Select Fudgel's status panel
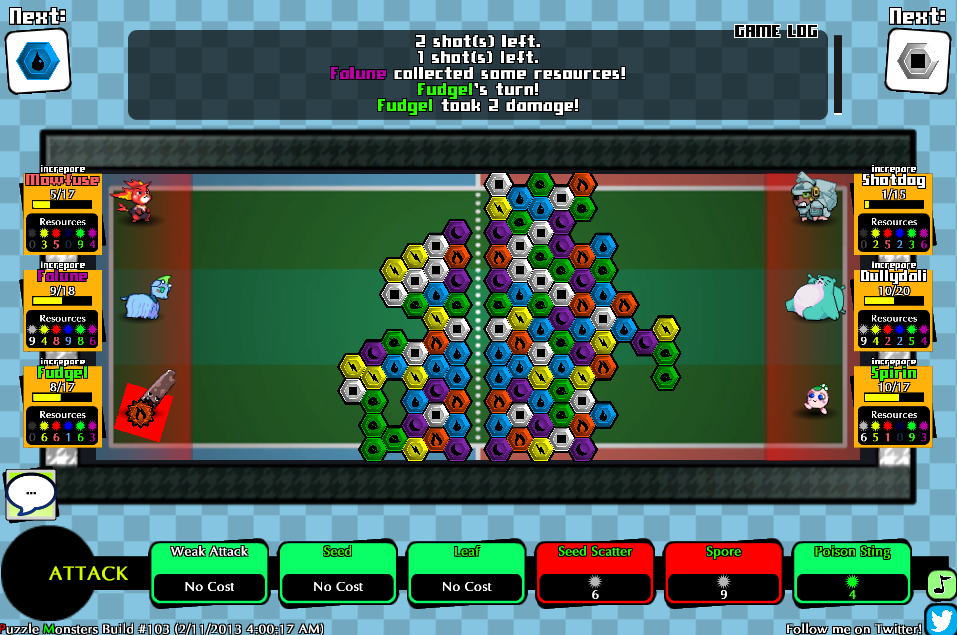 coord(63,405)
